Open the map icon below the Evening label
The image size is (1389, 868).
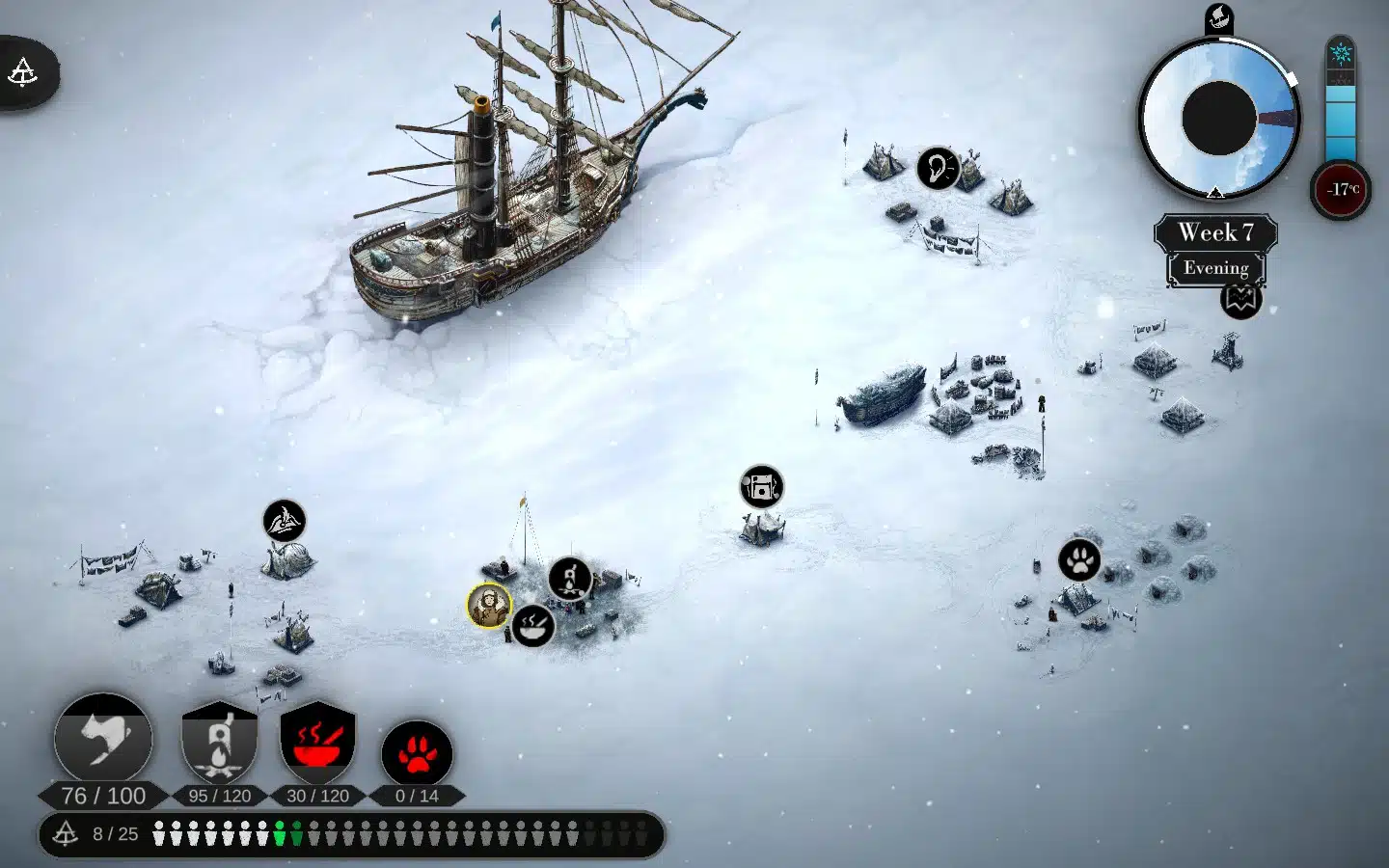(1240, 299)
